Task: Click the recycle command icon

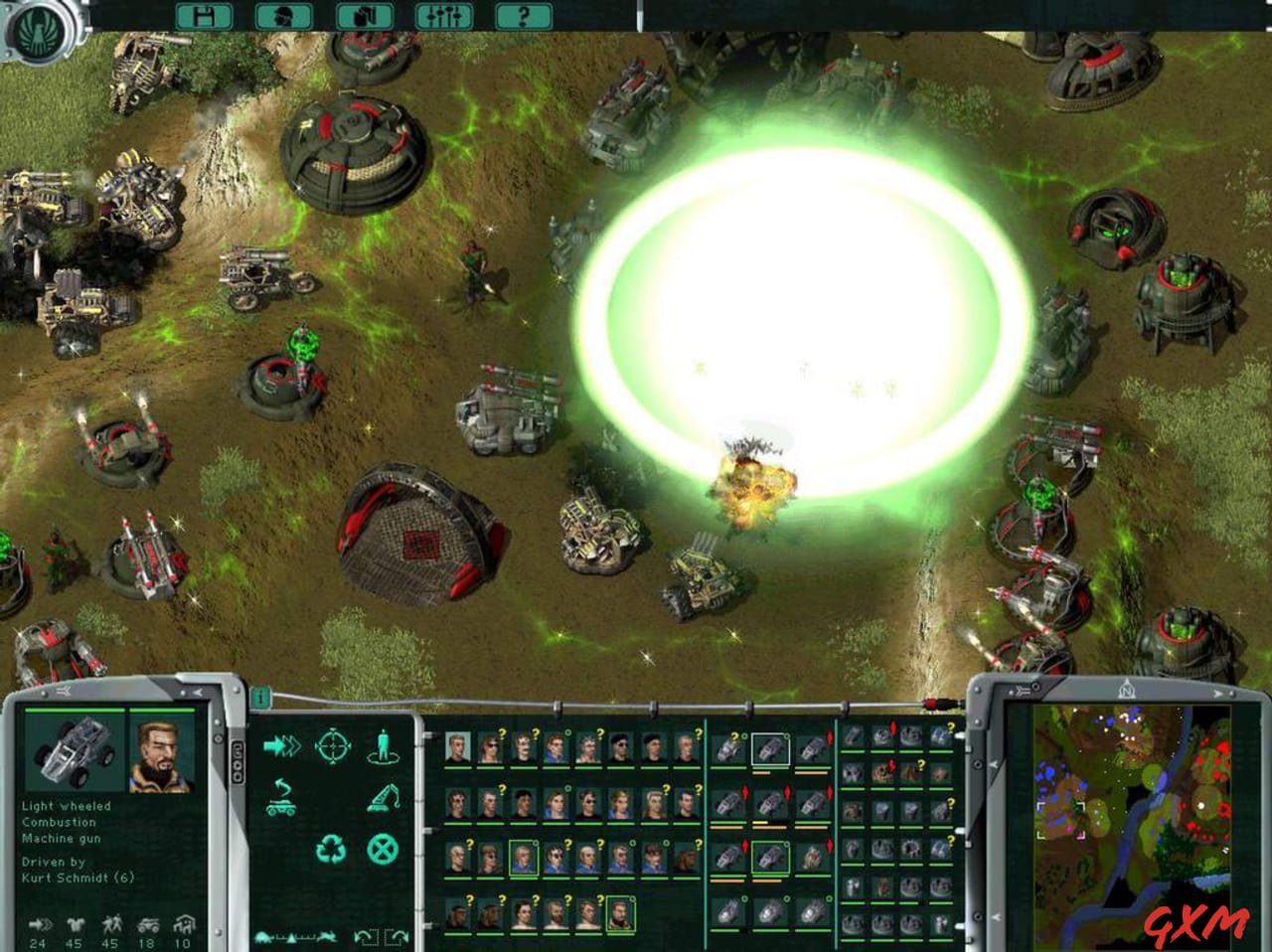Action: pos(332,849)
